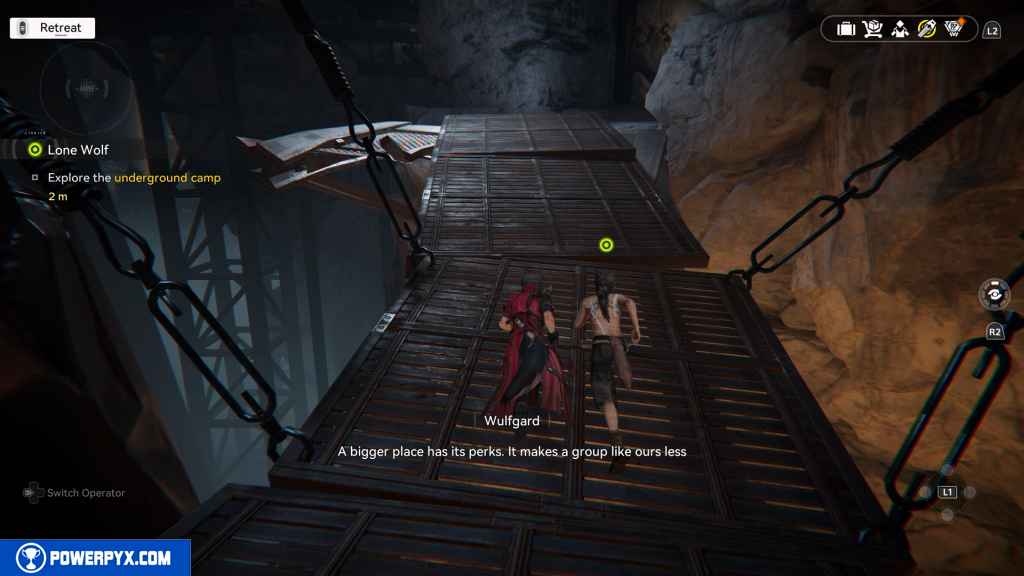Activate the eye scan ability icon
Screen dimensions: 1024x576
click(x=995, y=297)
